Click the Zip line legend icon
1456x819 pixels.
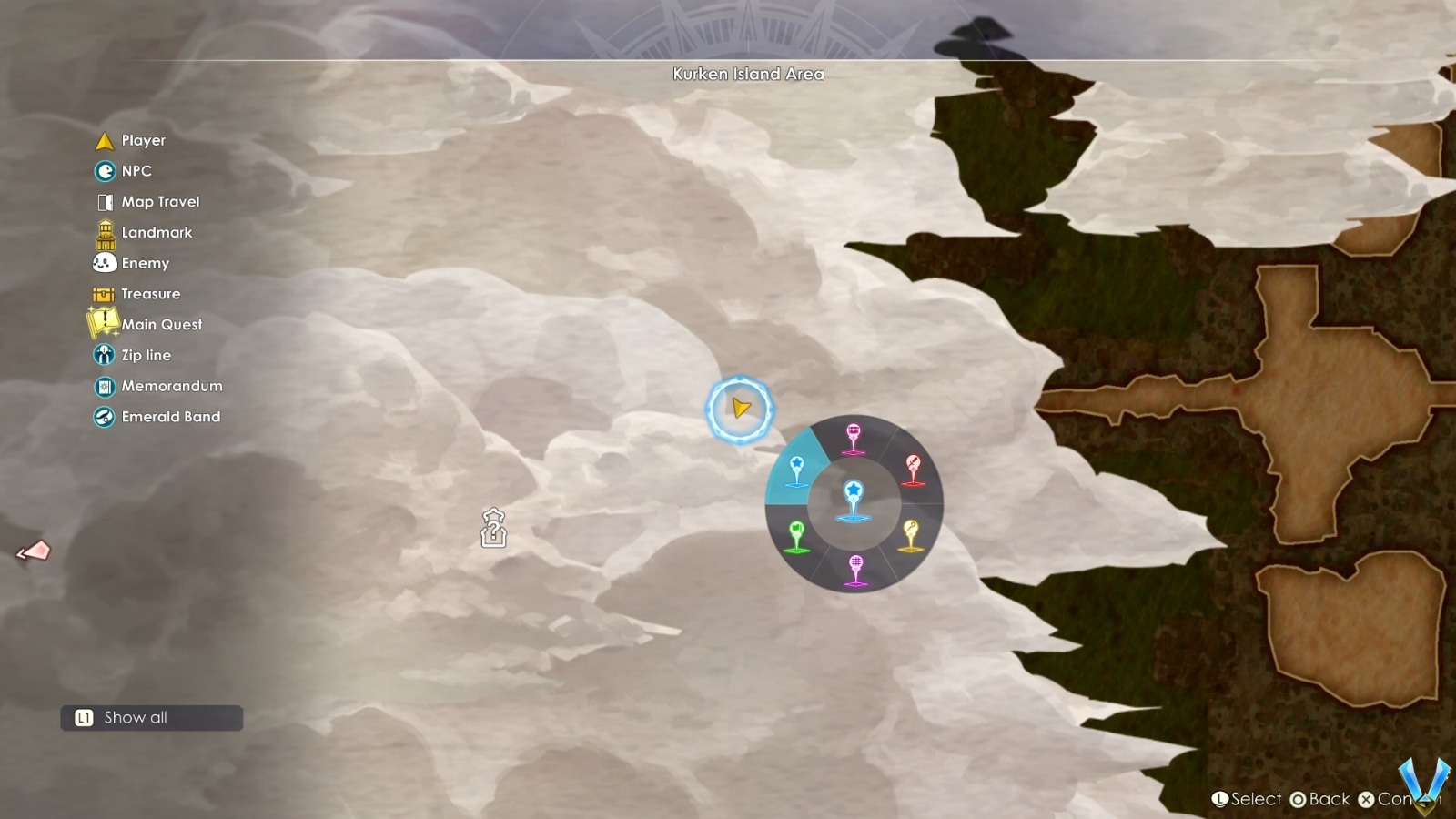pos(104,355)
